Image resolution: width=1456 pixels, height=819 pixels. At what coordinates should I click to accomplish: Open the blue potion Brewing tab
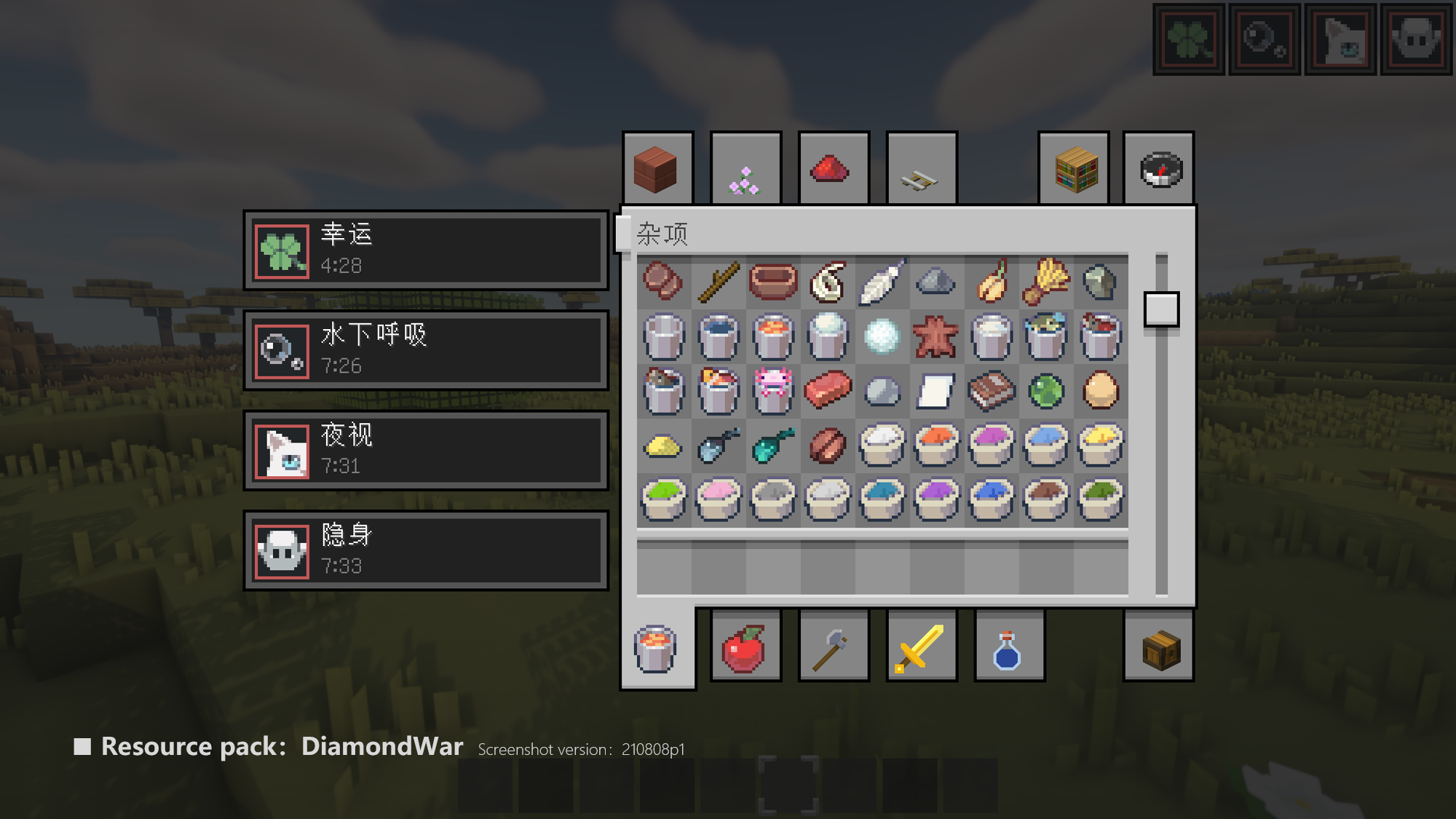pos(1009,646)
